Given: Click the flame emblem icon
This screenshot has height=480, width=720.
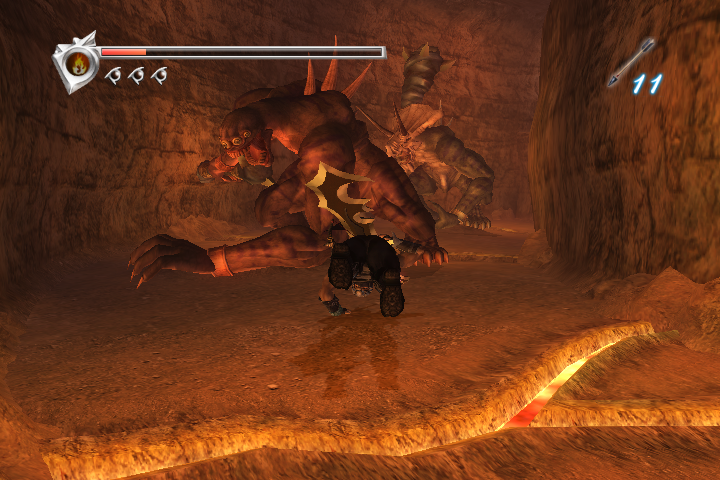Looking at the screenshot, I should pyautogui.click(x=77, y=64).
